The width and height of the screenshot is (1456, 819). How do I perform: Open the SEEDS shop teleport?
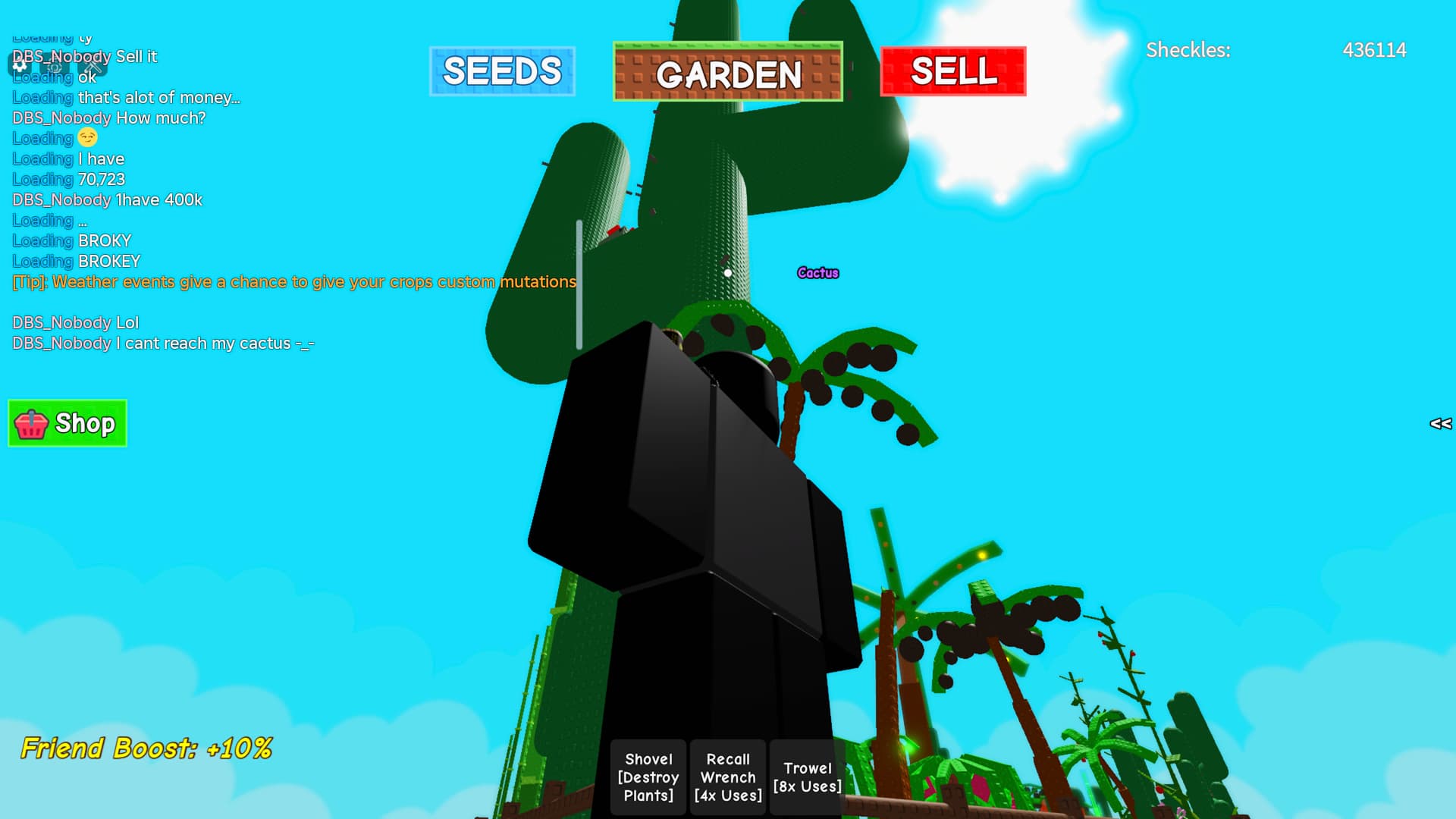pyautogui.click(x=502, y=71)
